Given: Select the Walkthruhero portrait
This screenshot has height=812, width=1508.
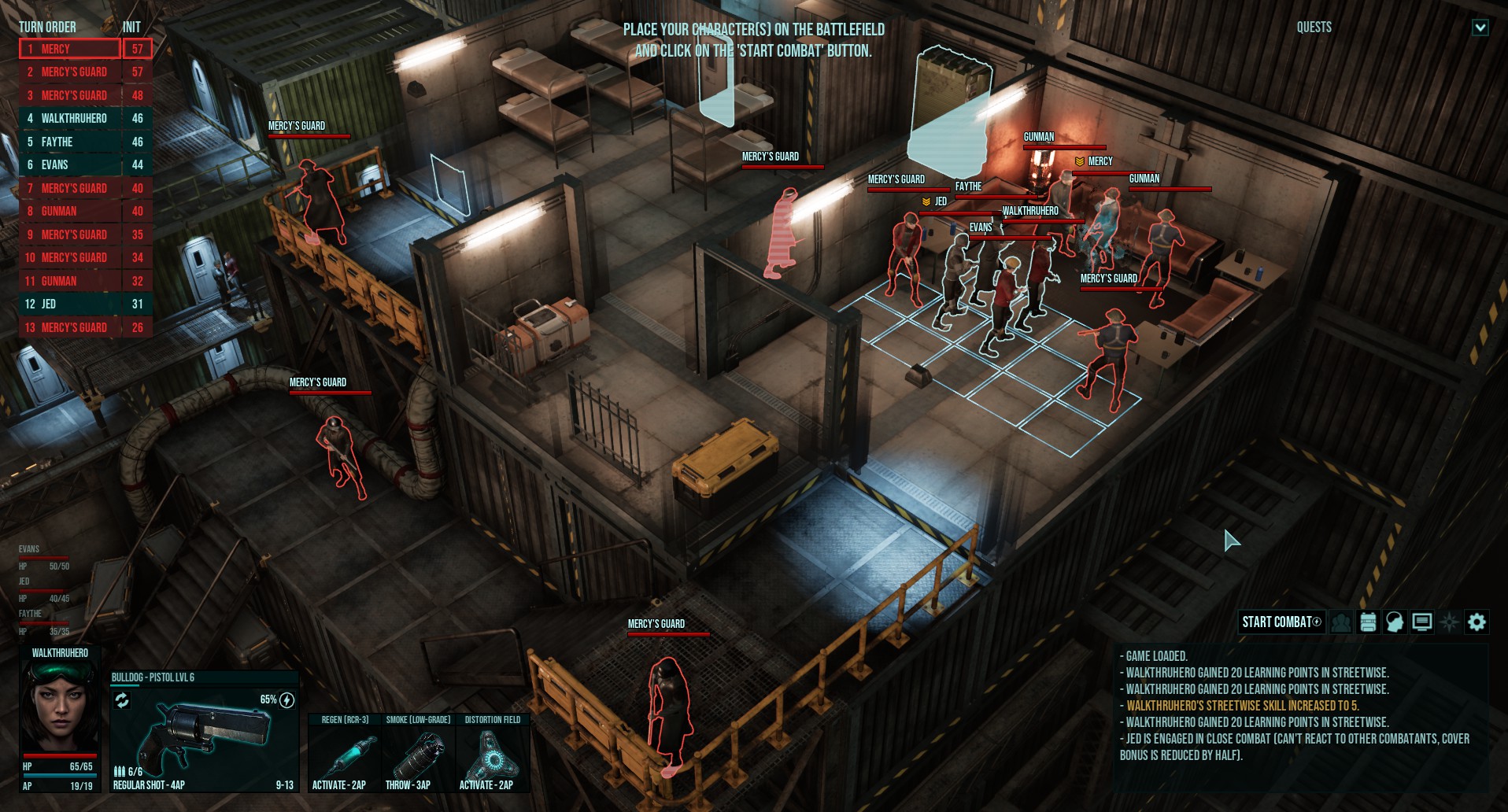Looking at the screenshot, I should click(x=60, y=706).
